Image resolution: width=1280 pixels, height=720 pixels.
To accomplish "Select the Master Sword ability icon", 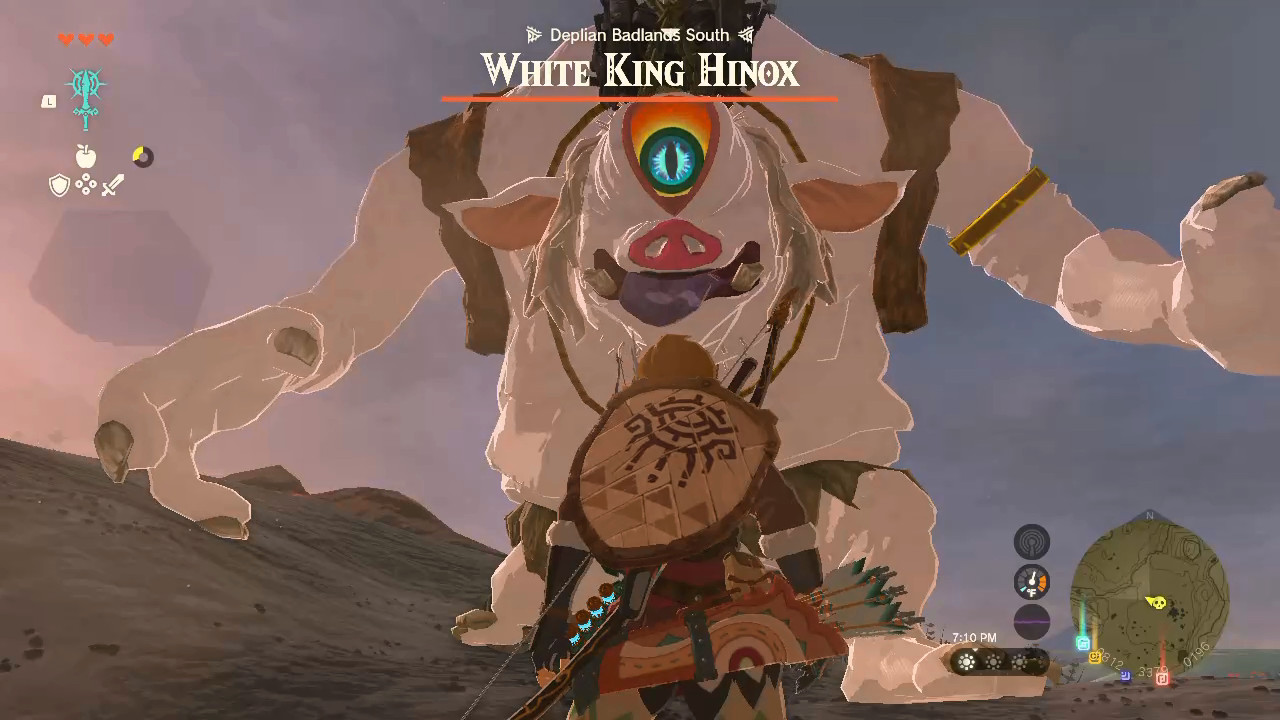I will 86,98.
